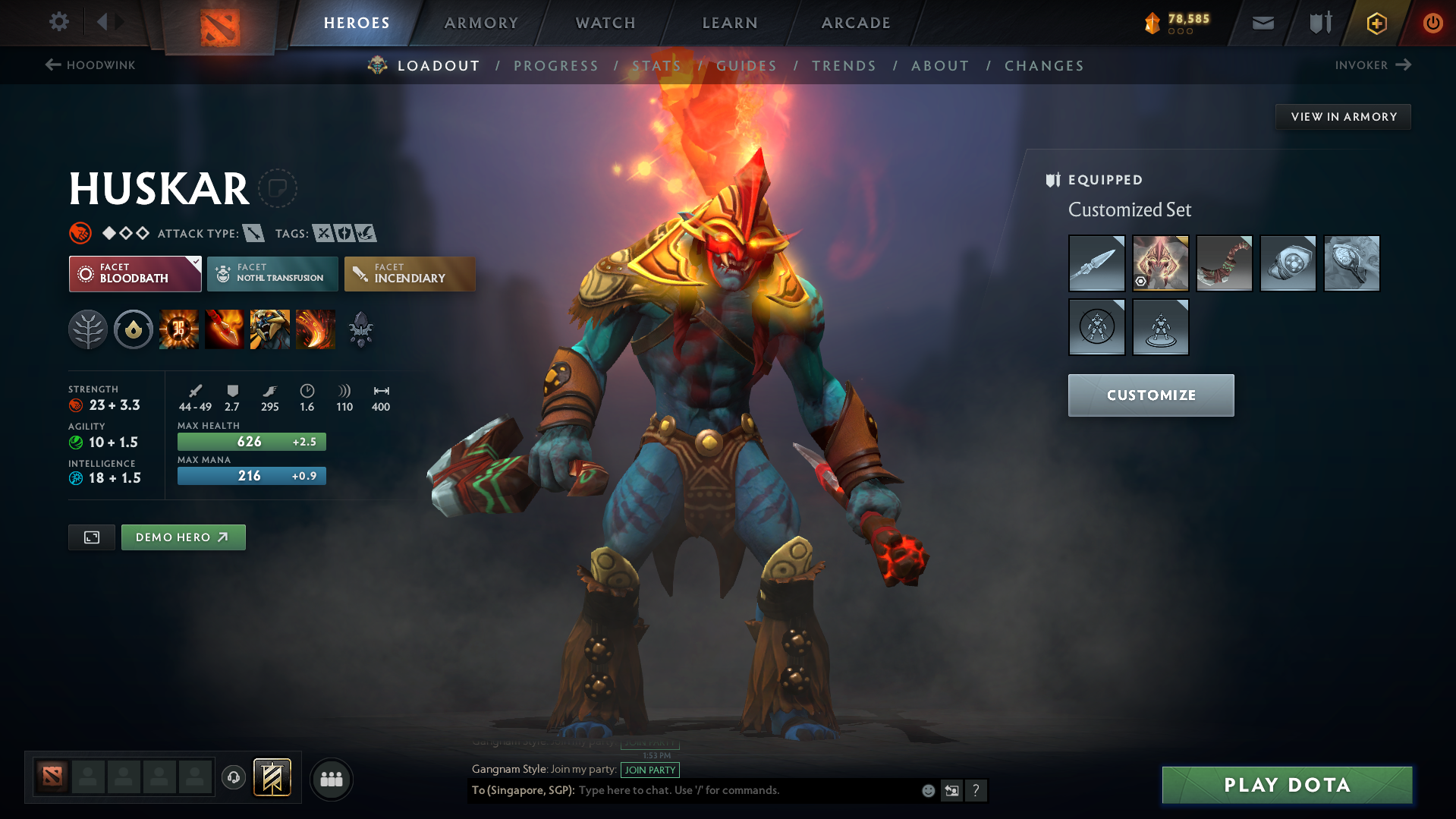Screen dimensions: 1456x819
Task: Select the Bloodbath facet
Action: pos(134,274)
